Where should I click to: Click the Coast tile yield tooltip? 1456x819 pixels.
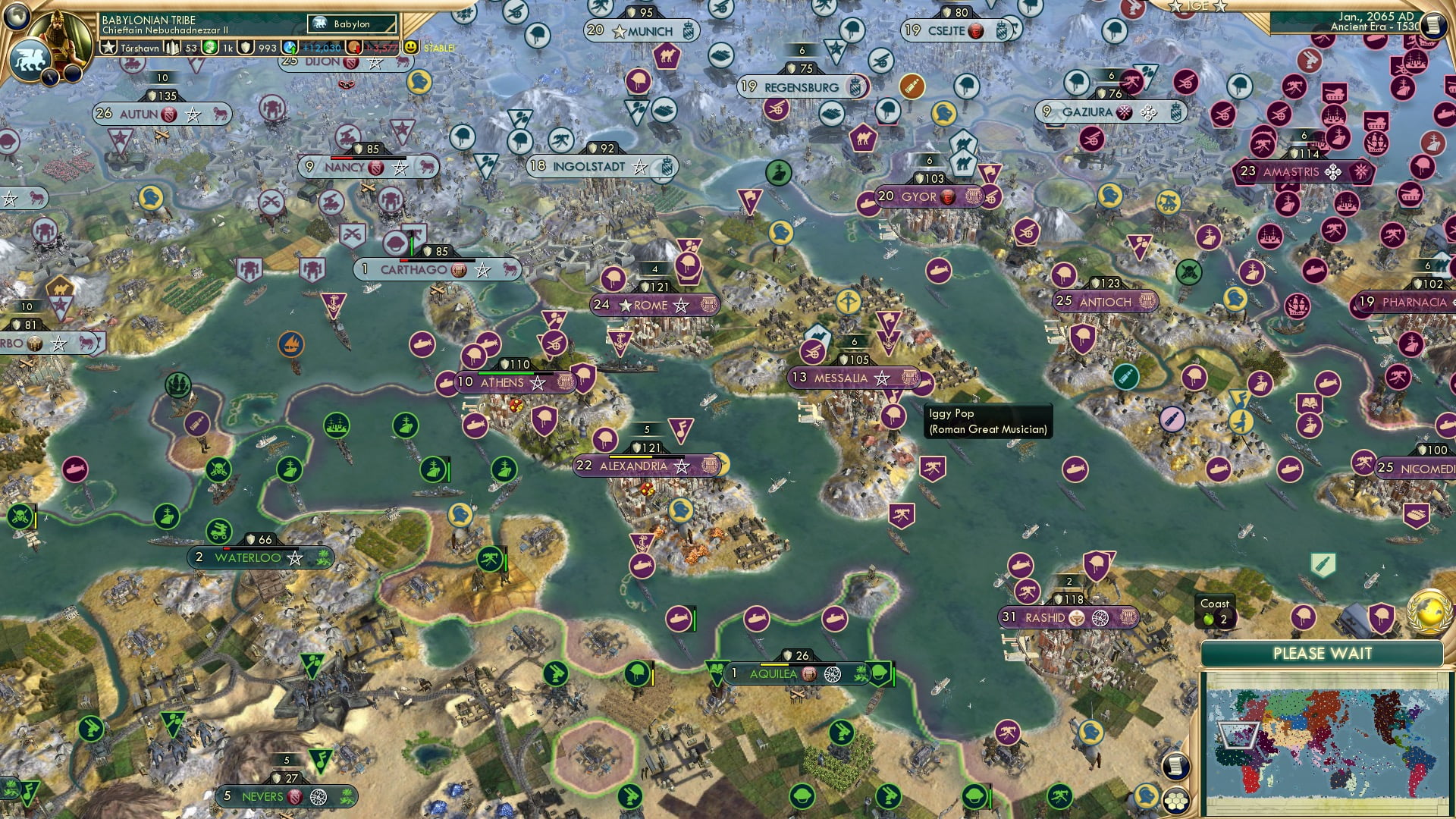[x=1215, y=612]
